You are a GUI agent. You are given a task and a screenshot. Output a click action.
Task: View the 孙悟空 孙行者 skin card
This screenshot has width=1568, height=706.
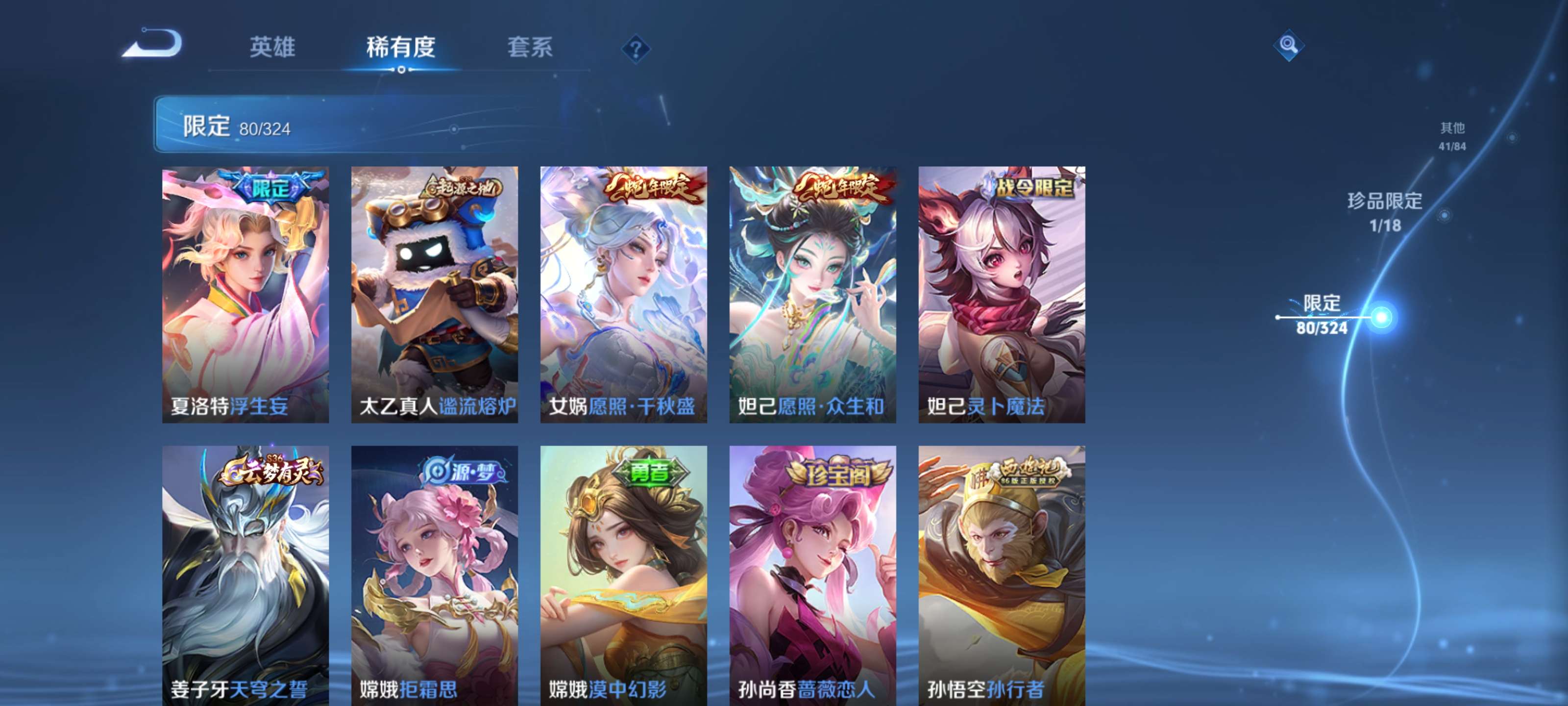click(x=1001, y=575)
